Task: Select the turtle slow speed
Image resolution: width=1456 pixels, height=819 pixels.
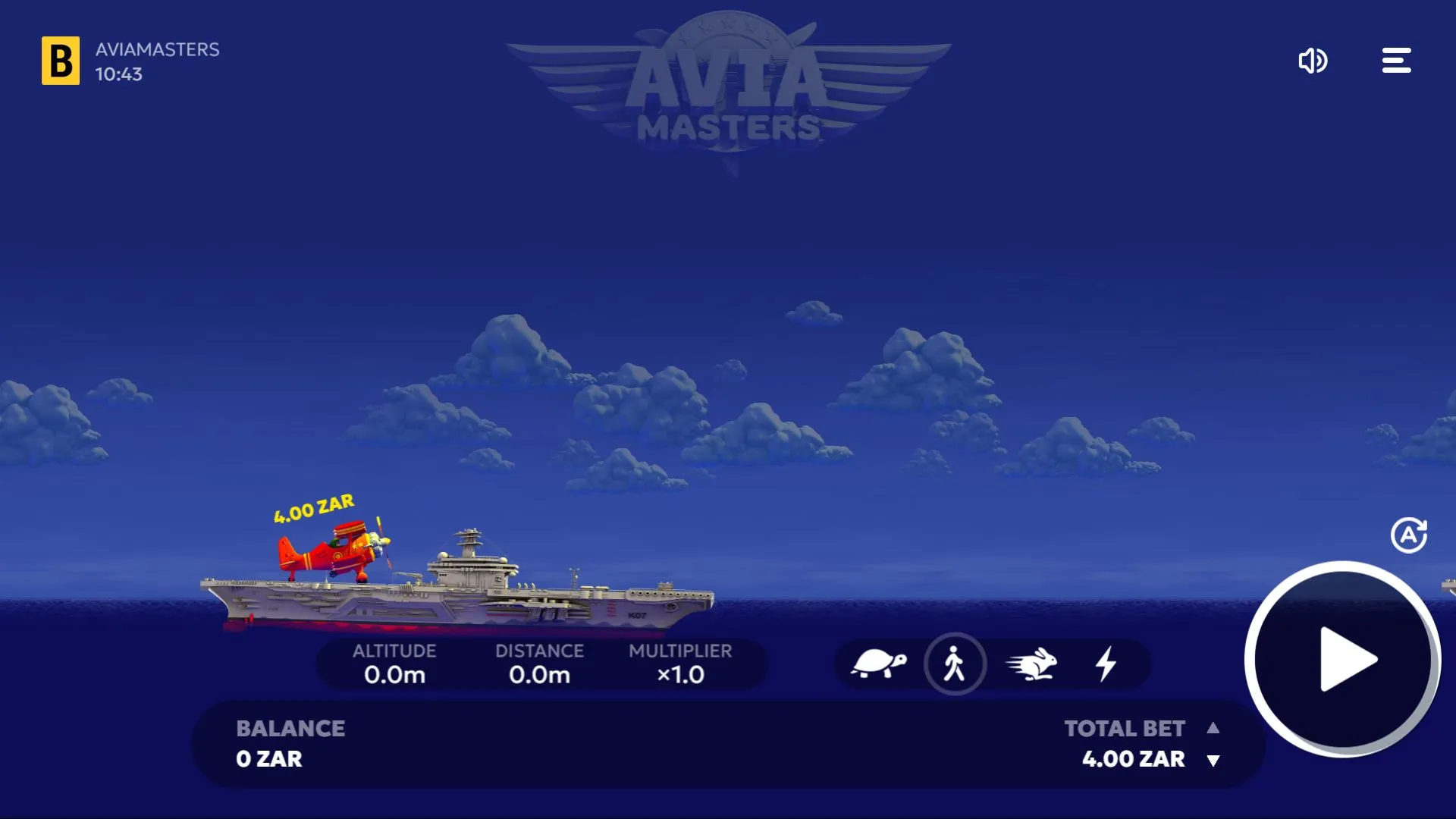Action: [879, 664]
